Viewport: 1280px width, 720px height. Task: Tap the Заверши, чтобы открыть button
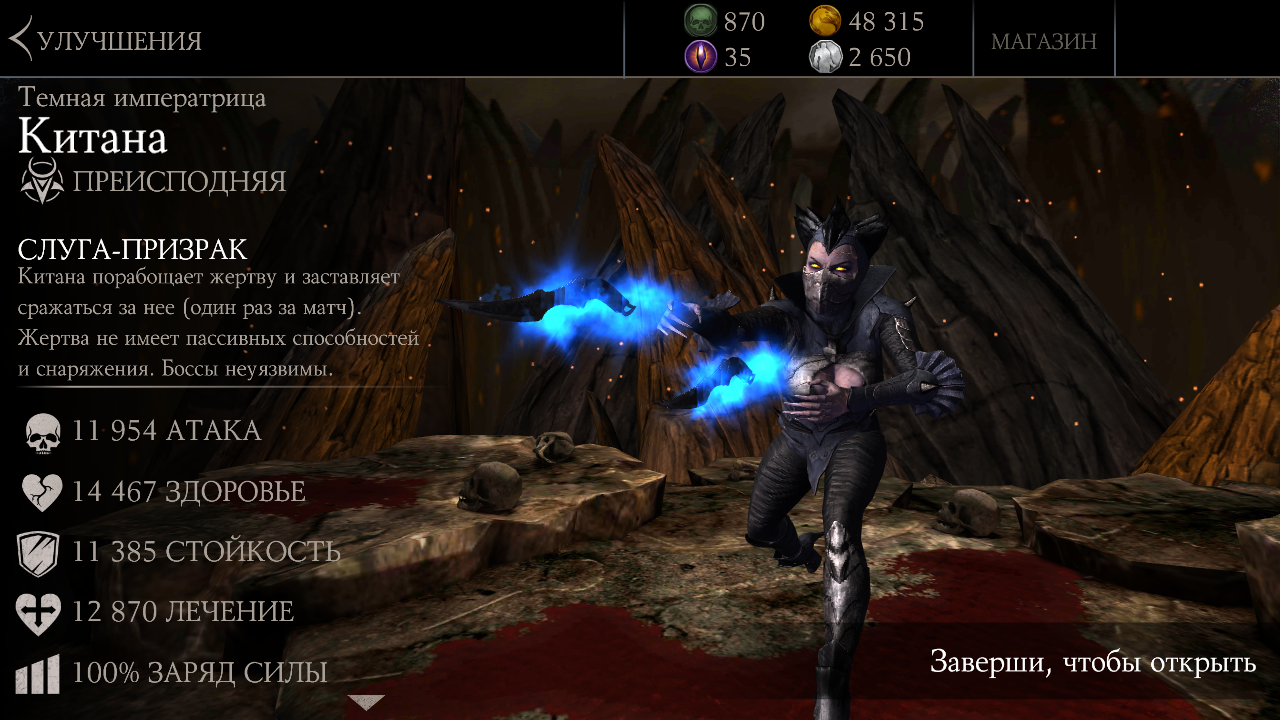click(x=1092, y=662)
